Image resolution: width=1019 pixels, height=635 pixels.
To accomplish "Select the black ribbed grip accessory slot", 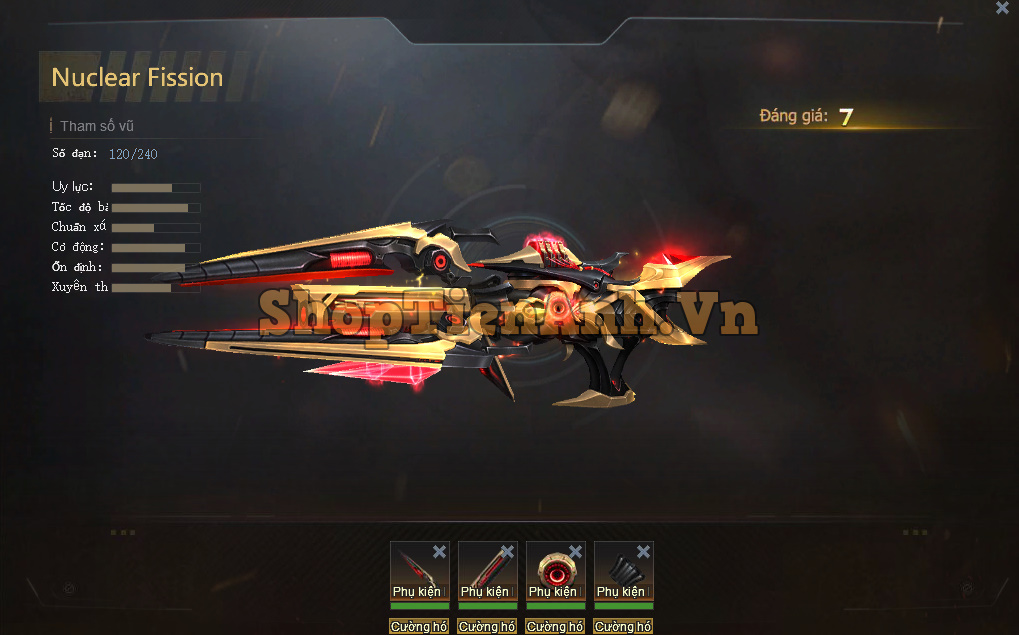I will pyautogui.click(x=618, y=570).
